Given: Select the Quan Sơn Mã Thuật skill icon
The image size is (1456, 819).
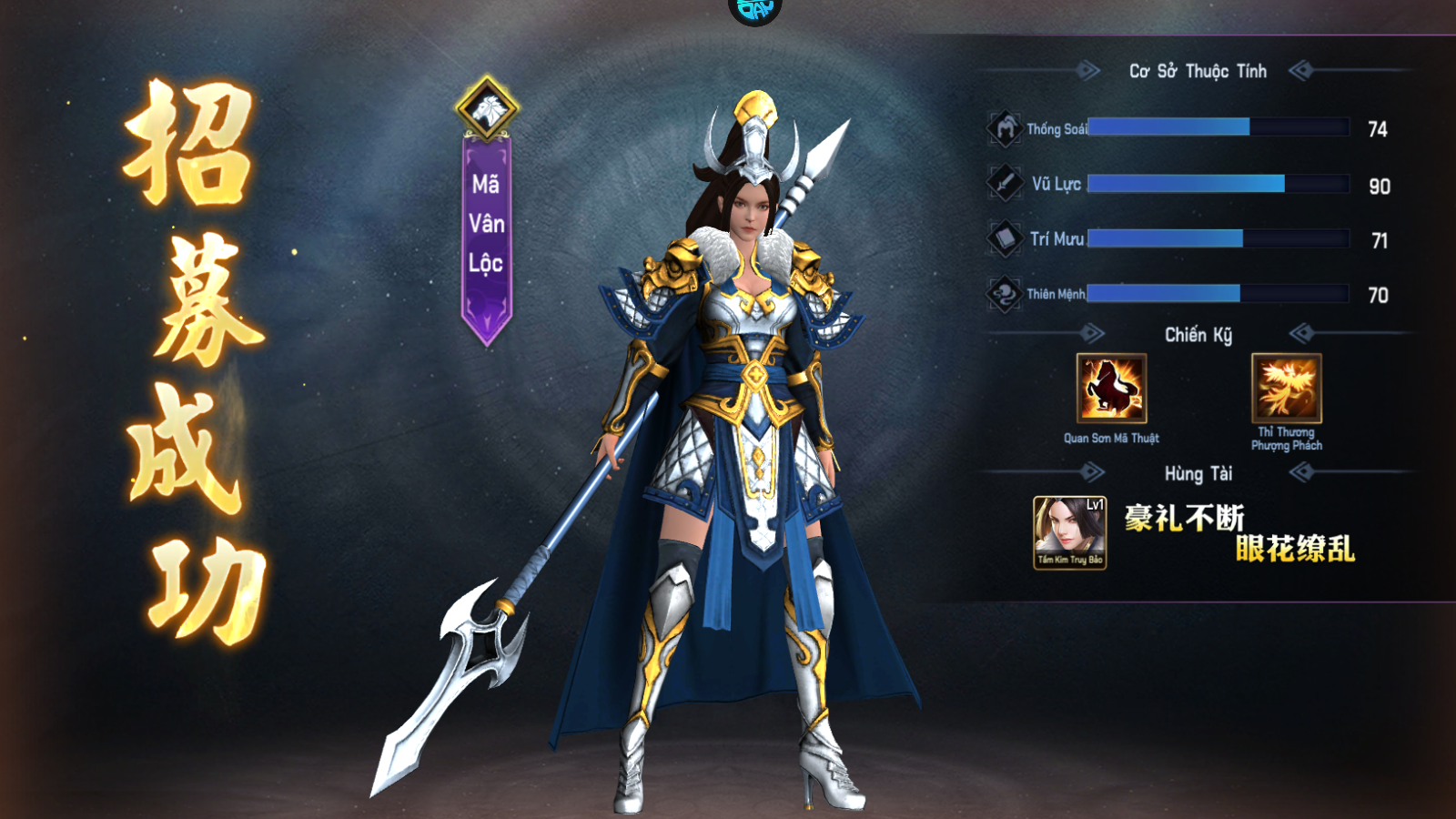Looking at the screenshot, I should [x=1111, y=389].
